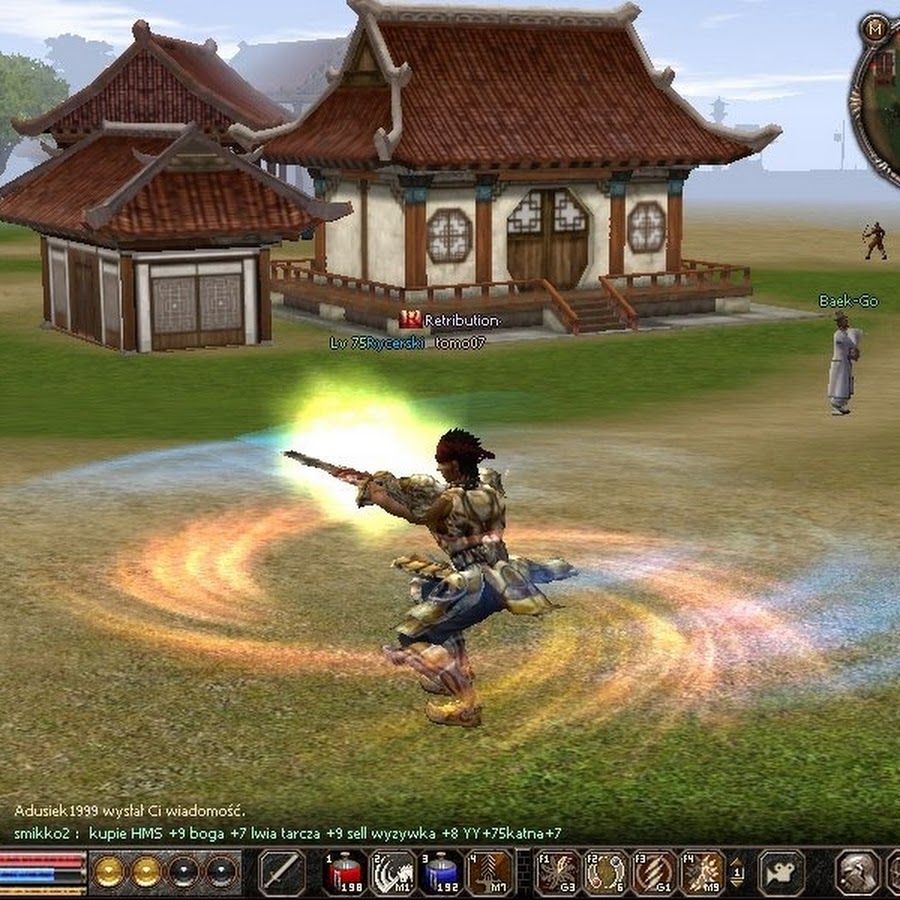Image resolution: width=900 pixels, height=900 pixels.
Task: Use the red health potion in quickslot 1
Action: pyautogui.click(x=344, y=873)
